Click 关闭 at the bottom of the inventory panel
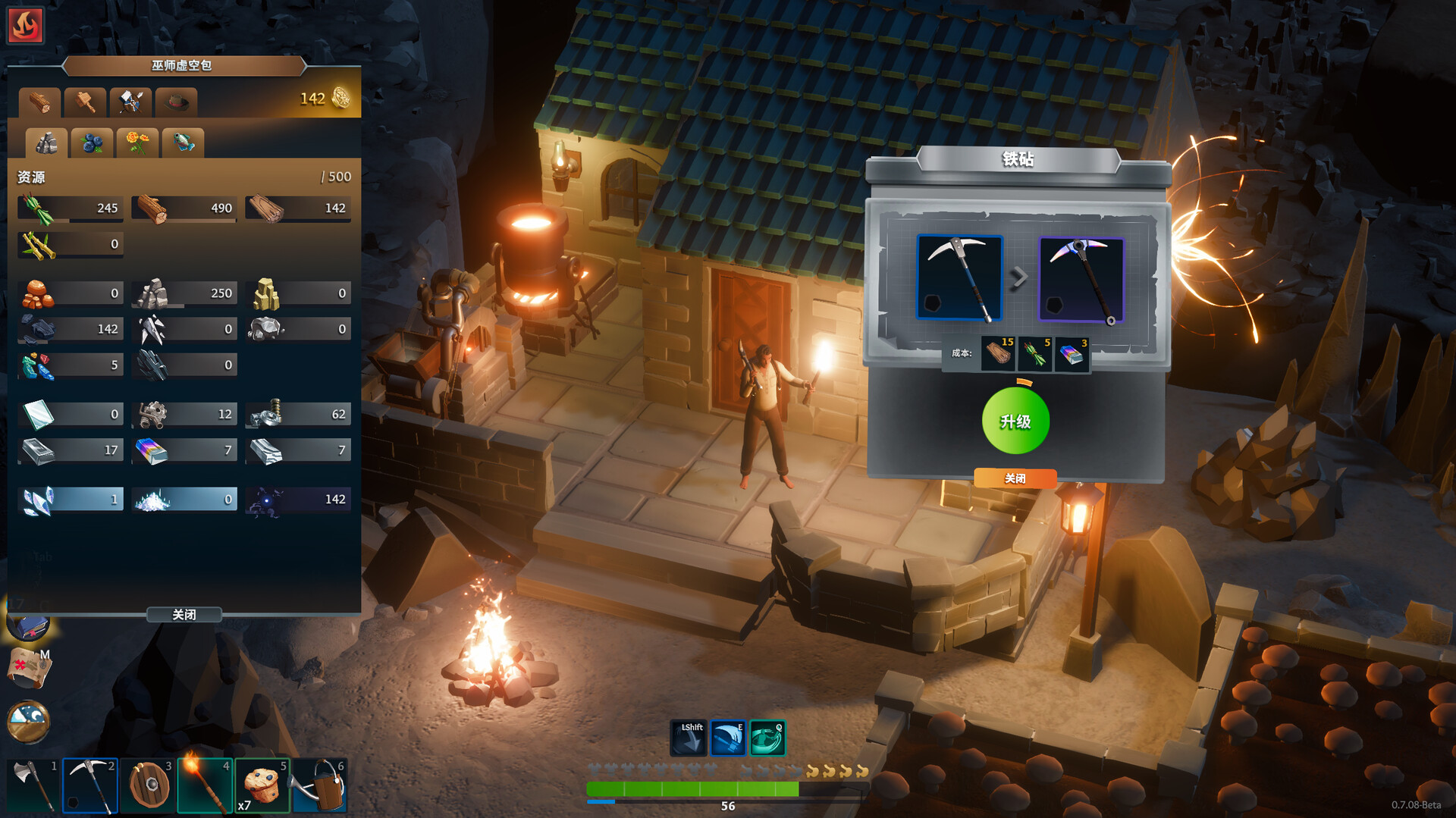The width and height of the screenshot is (1456, 818). tap(184, 615)
